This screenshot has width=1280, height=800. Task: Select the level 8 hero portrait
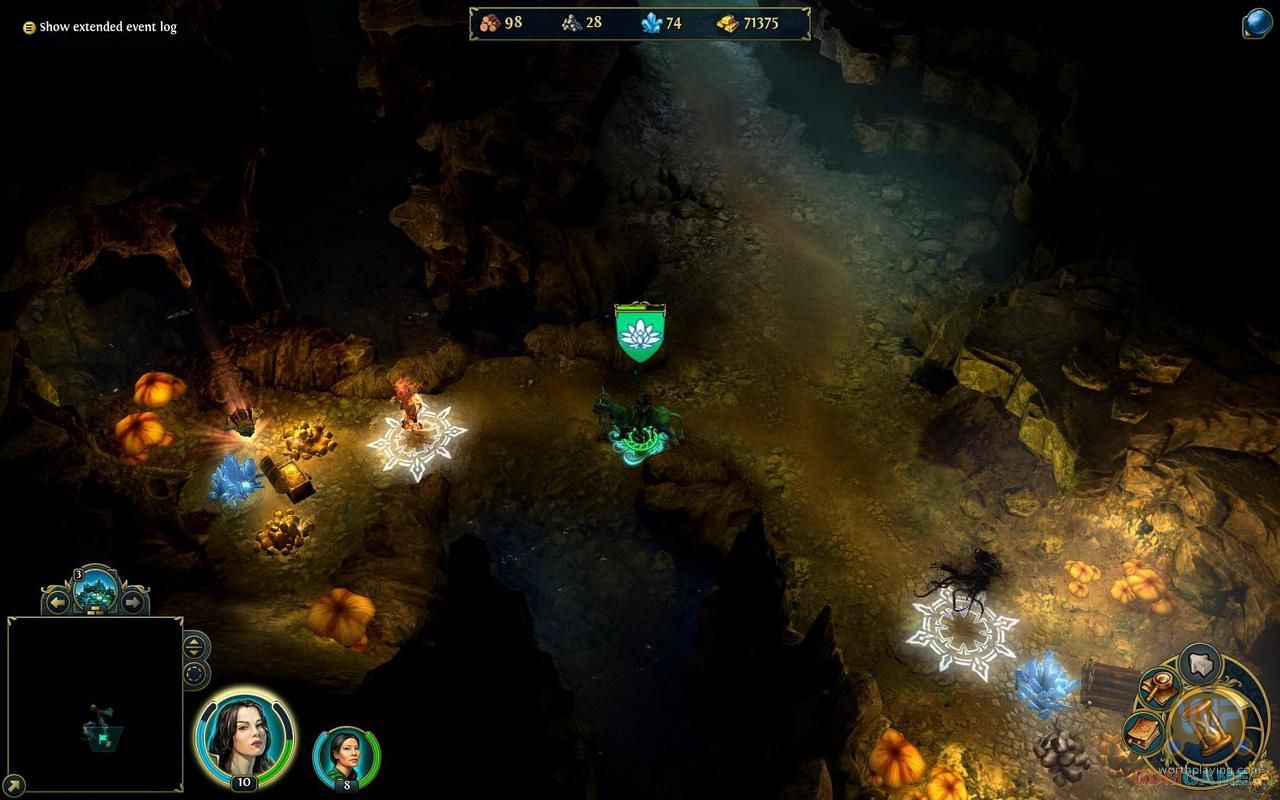pos(346,756)
